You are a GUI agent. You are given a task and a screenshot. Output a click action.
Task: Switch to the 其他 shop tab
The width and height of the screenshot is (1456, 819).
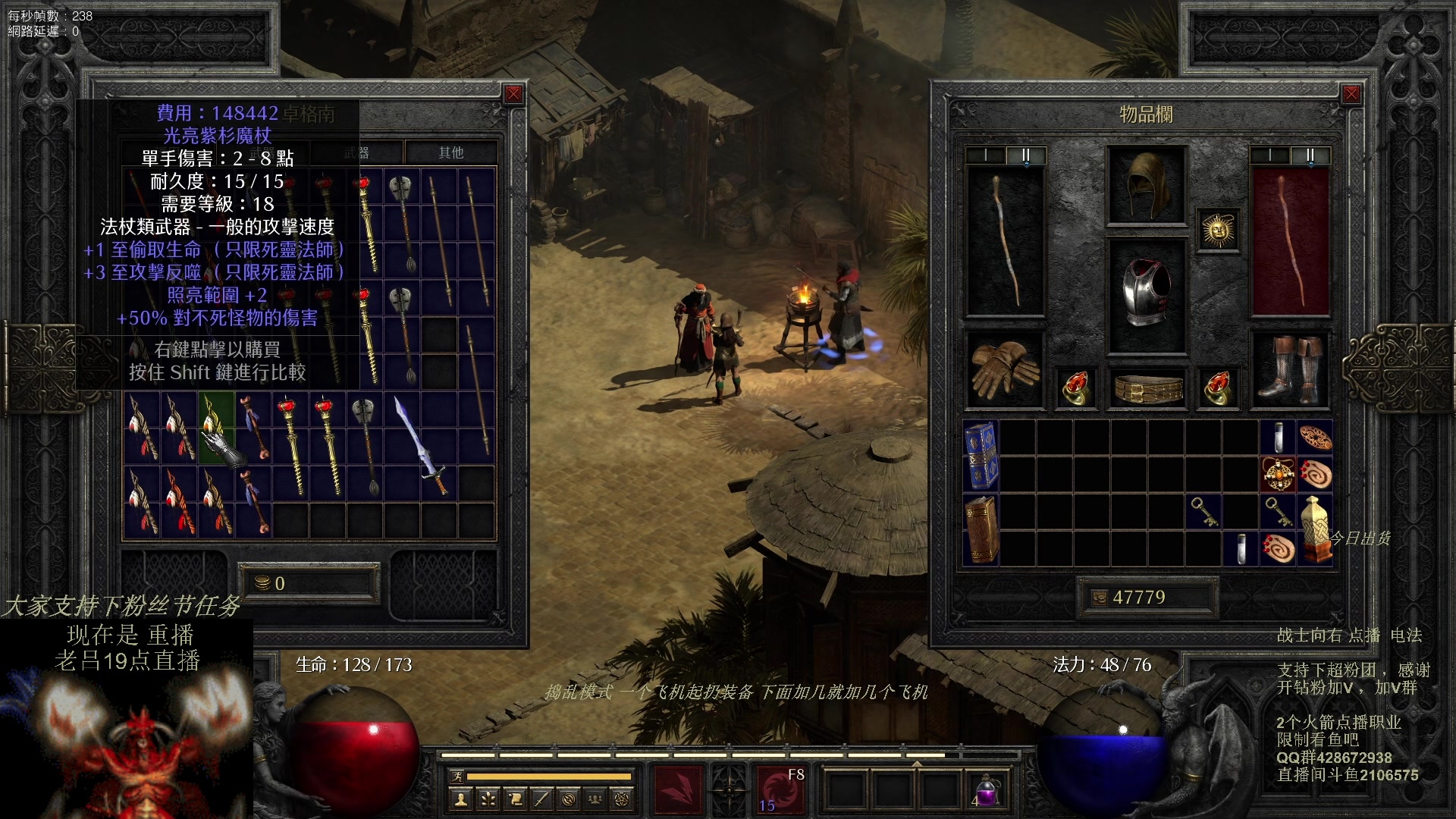[x=450, y=152]
